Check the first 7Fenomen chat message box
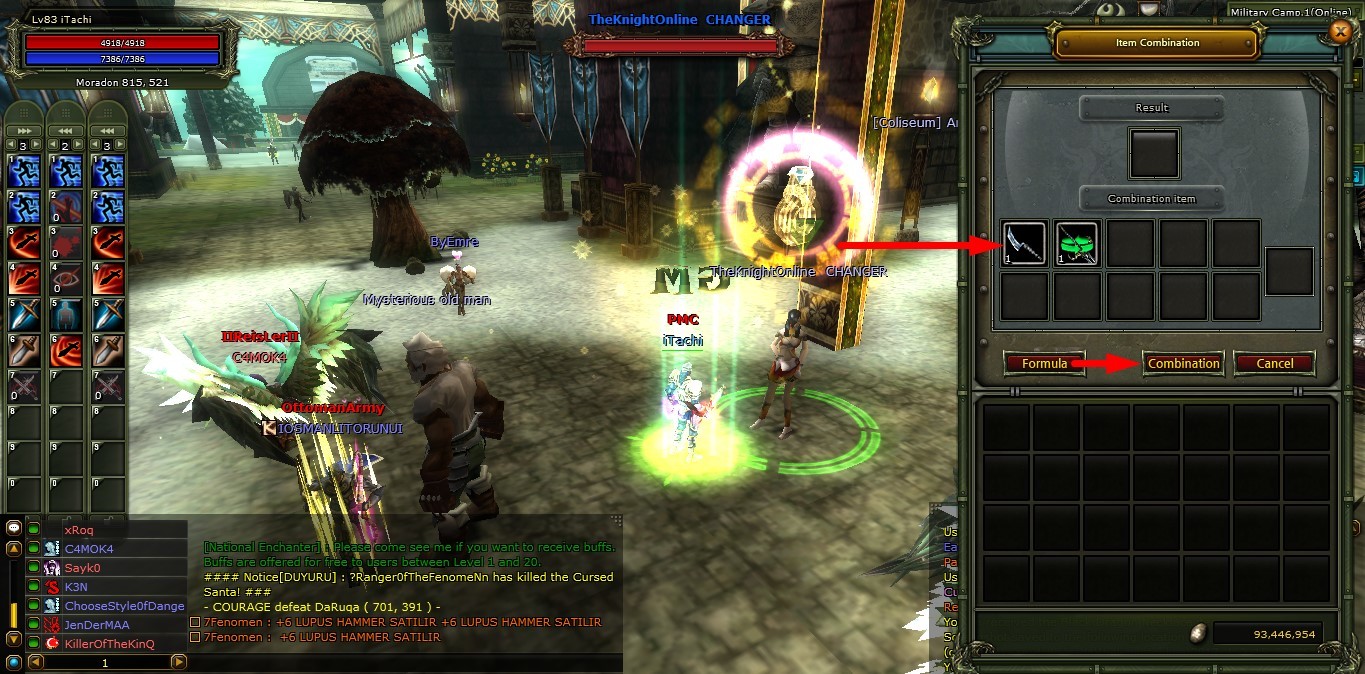1365x674 pixels. [x=196, y=622]
